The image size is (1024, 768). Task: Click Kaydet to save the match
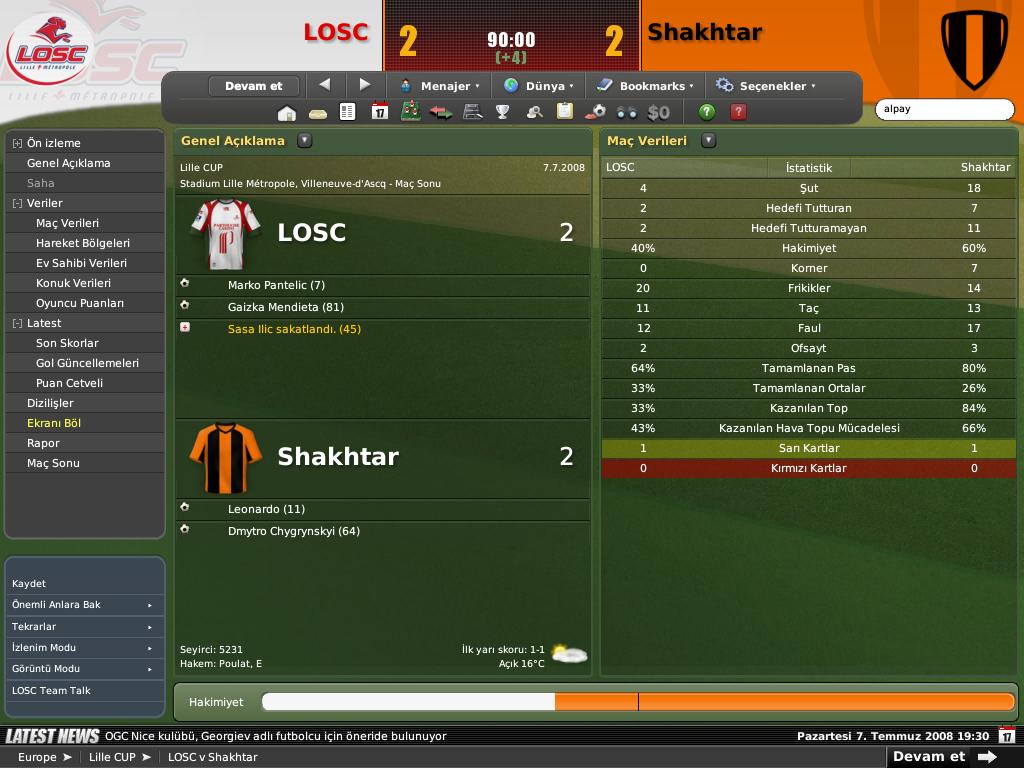point(29,583)
